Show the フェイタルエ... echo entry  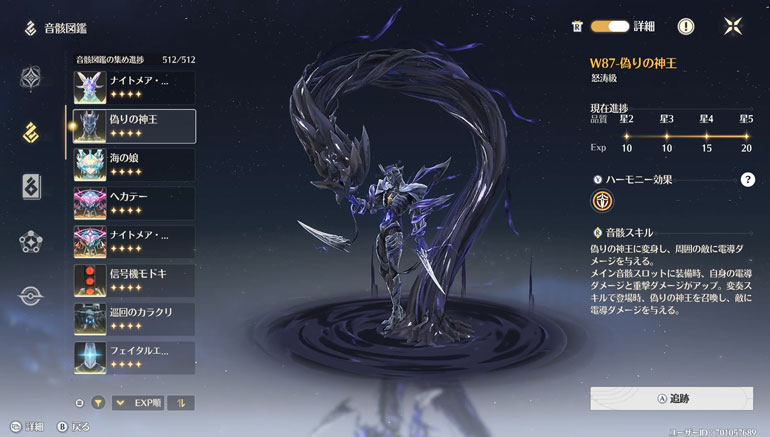[134, 357]
